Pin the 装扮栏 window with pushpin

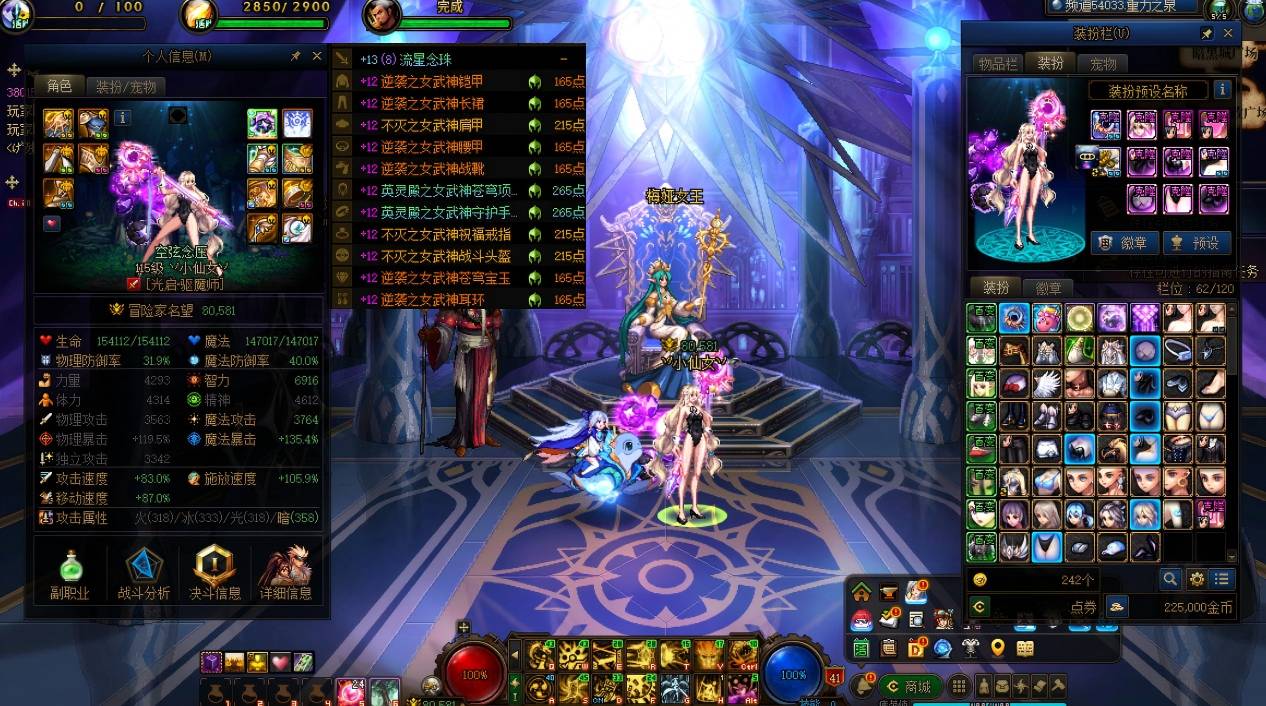click(1207, 33)
